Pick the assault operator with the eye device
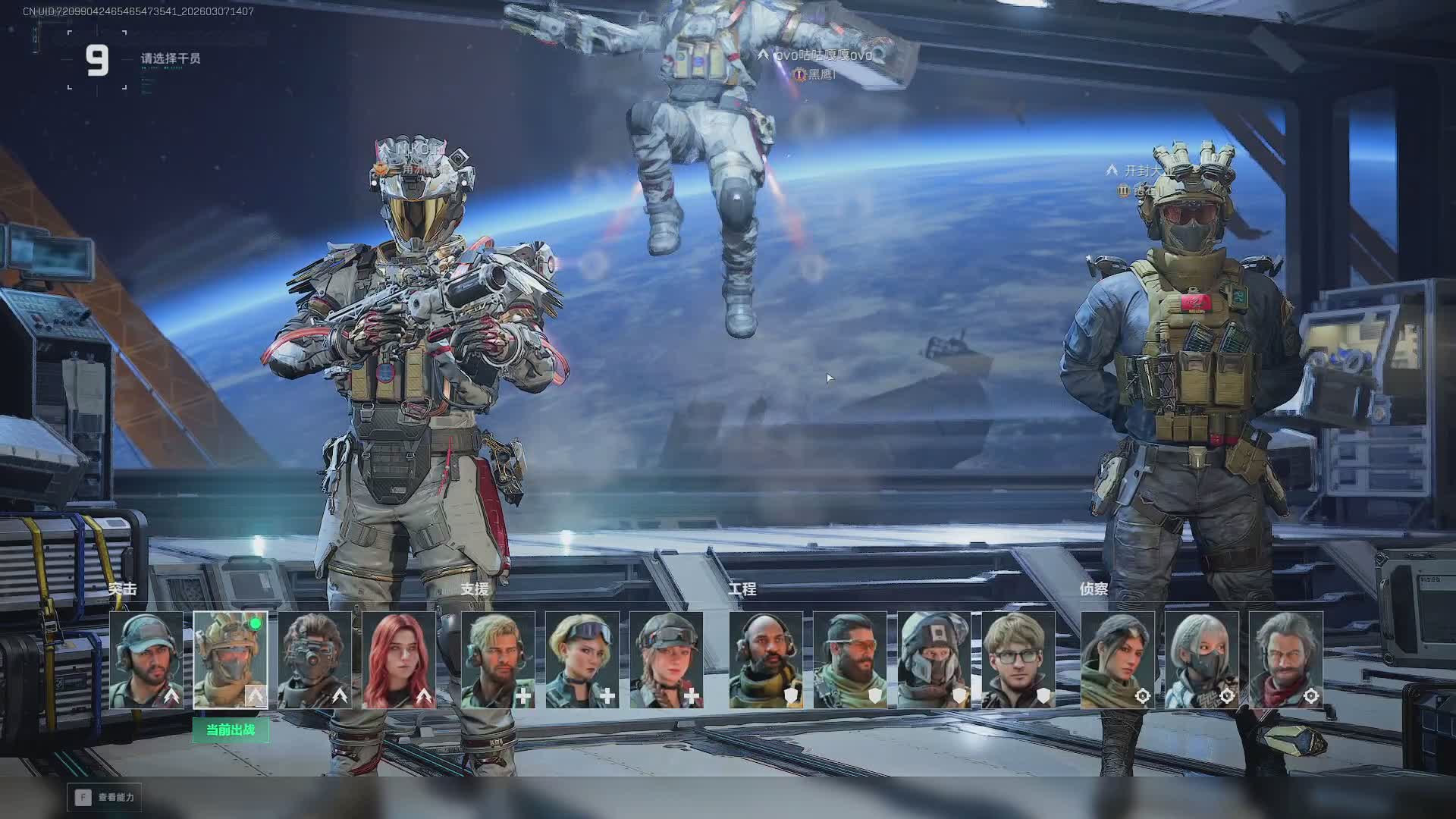The height and width of the screenshot is (819, 1456). [x=315, y=660]
